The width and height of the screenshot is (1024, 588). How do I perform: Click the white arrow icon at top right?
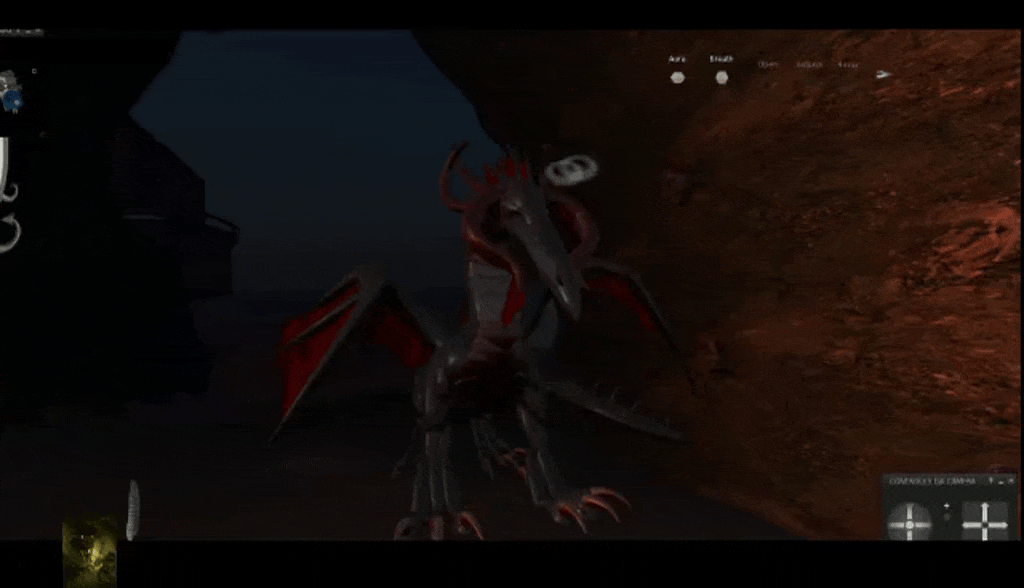click(883, 74)
